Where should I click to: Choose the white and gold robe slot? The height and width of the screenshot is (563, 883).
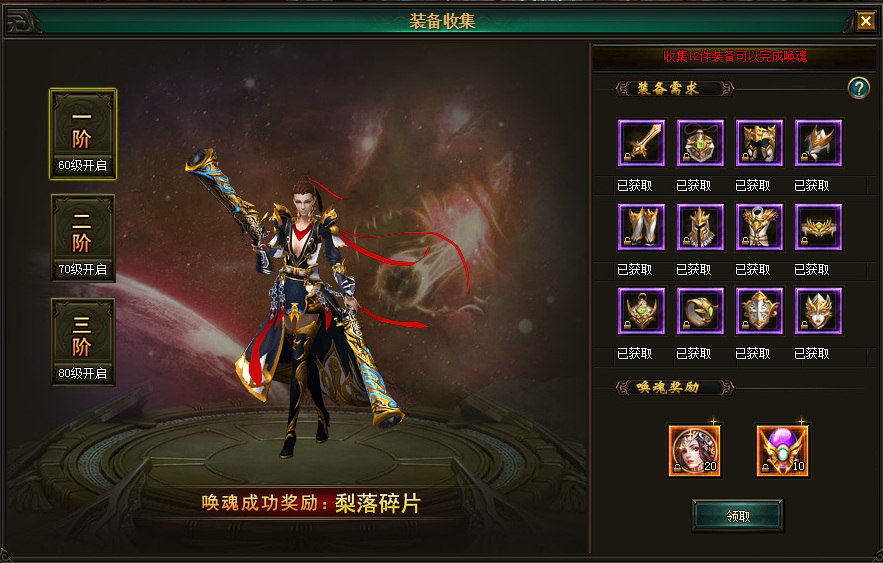pyautogui.click(x=759, y=227)
